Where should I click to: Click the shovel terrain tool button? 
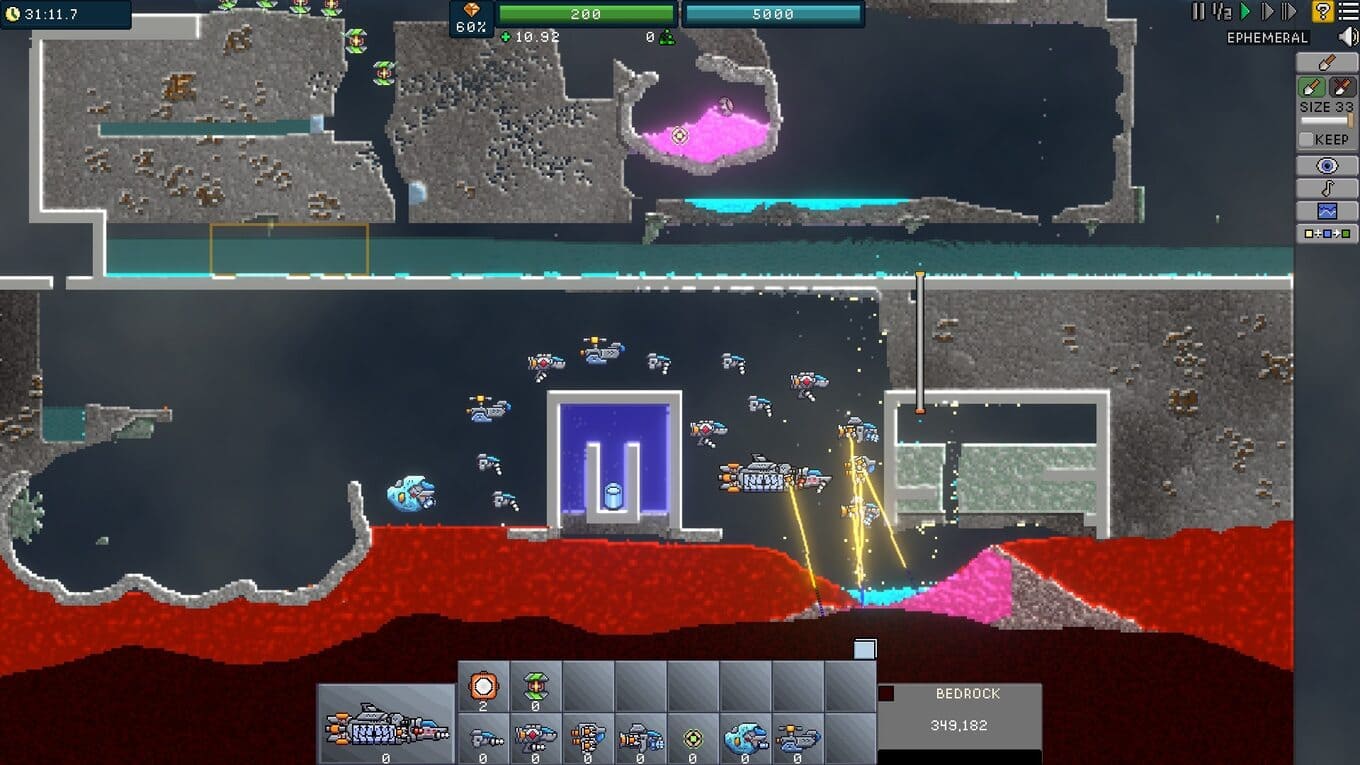coord(1327,63)
